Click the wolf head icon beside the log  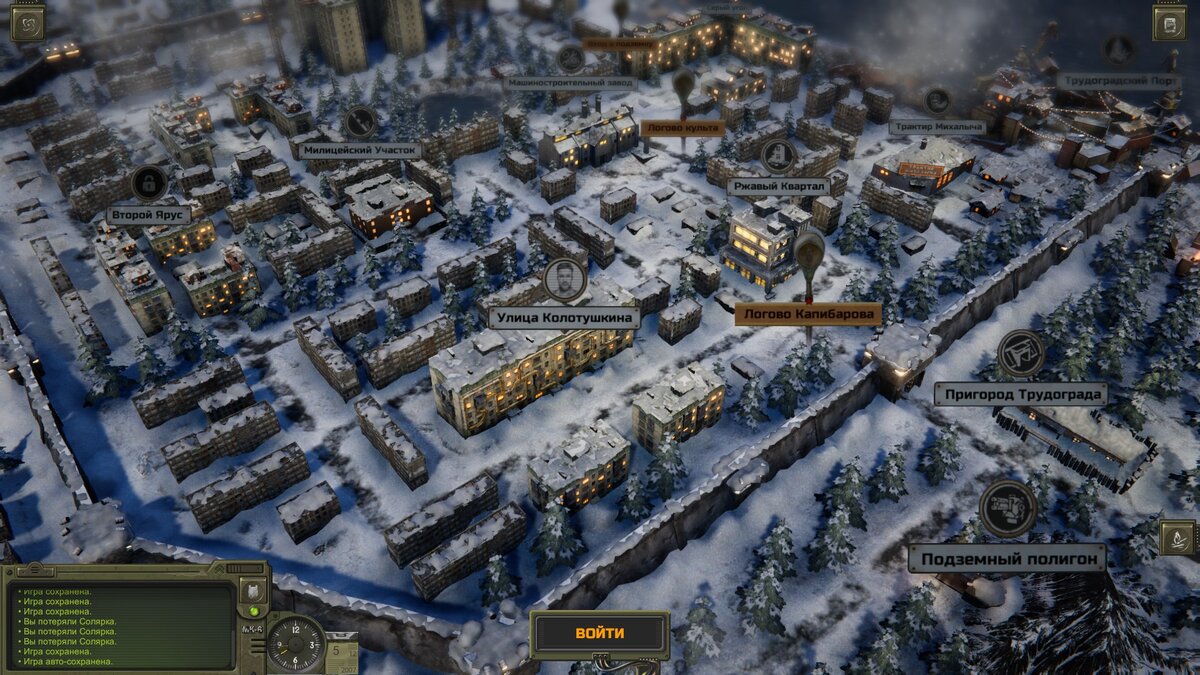[x=254, y=590]
